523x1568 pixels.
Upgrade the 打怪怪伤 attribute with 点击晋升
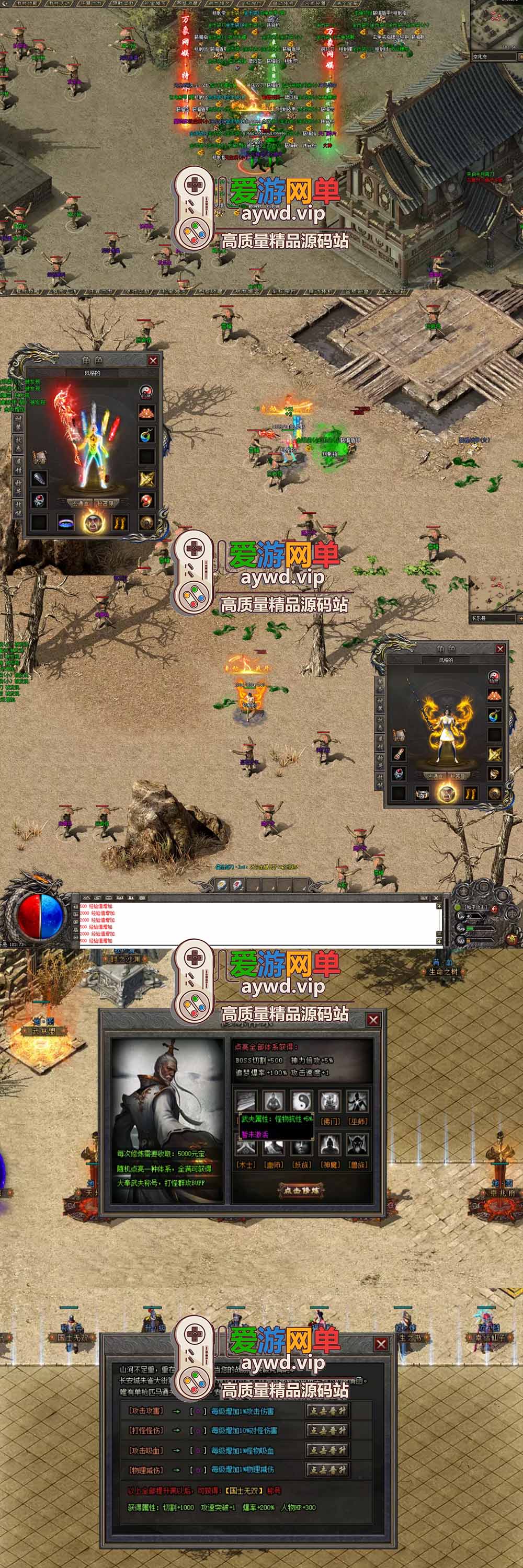pyautogui.click(x=327, y=1431)
